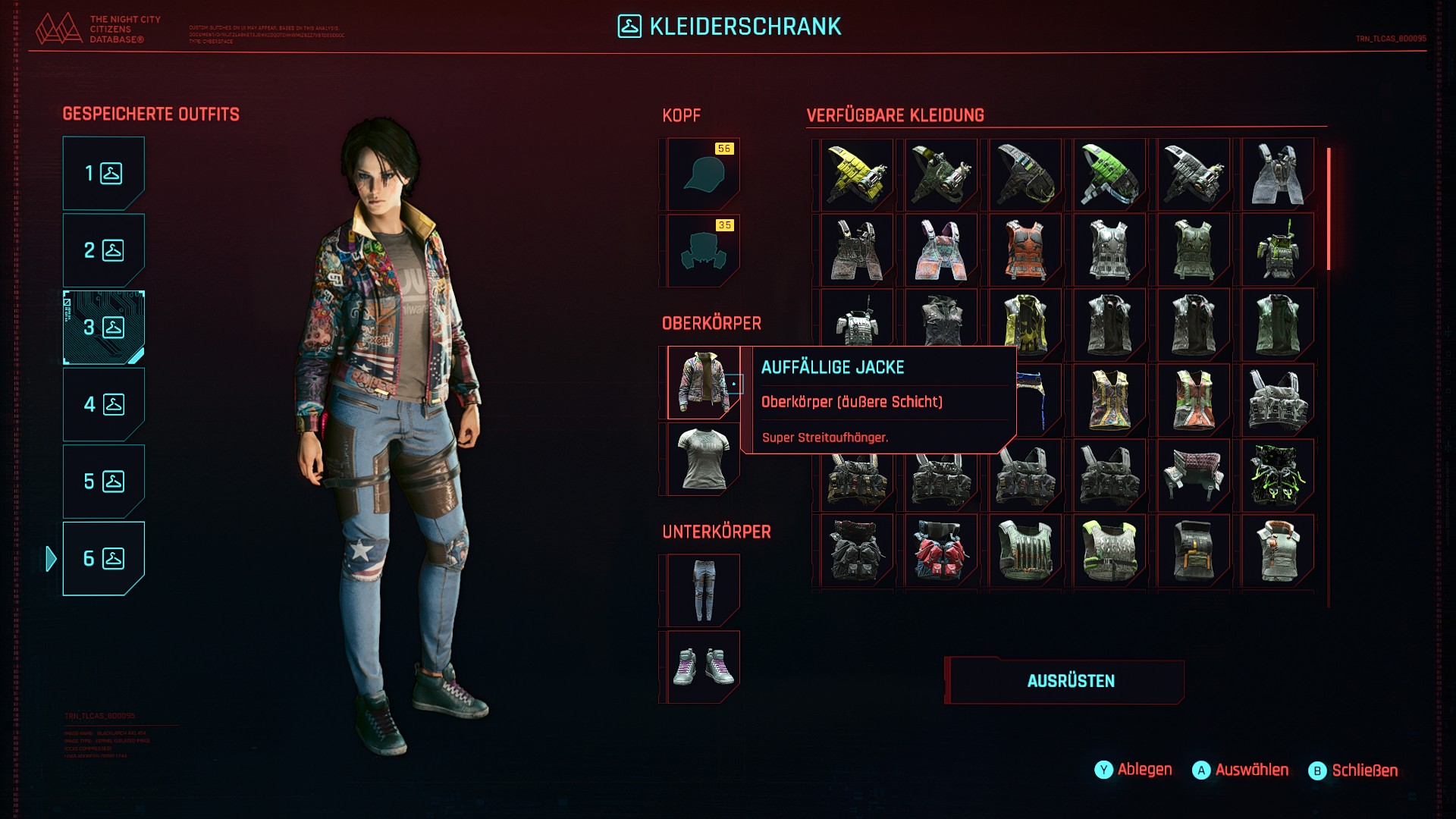Screen dimensions: 1456x819
Task: Select the bright green harness item
Action: click(1109, 174)
